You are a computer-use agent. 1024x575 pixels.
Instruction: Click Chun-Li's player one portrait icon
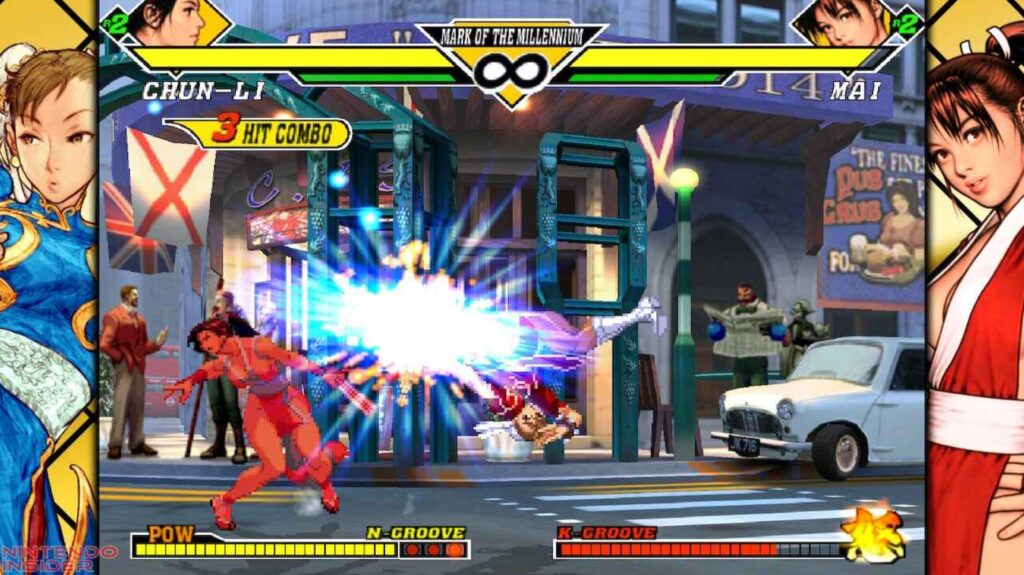tap(168, 21)
